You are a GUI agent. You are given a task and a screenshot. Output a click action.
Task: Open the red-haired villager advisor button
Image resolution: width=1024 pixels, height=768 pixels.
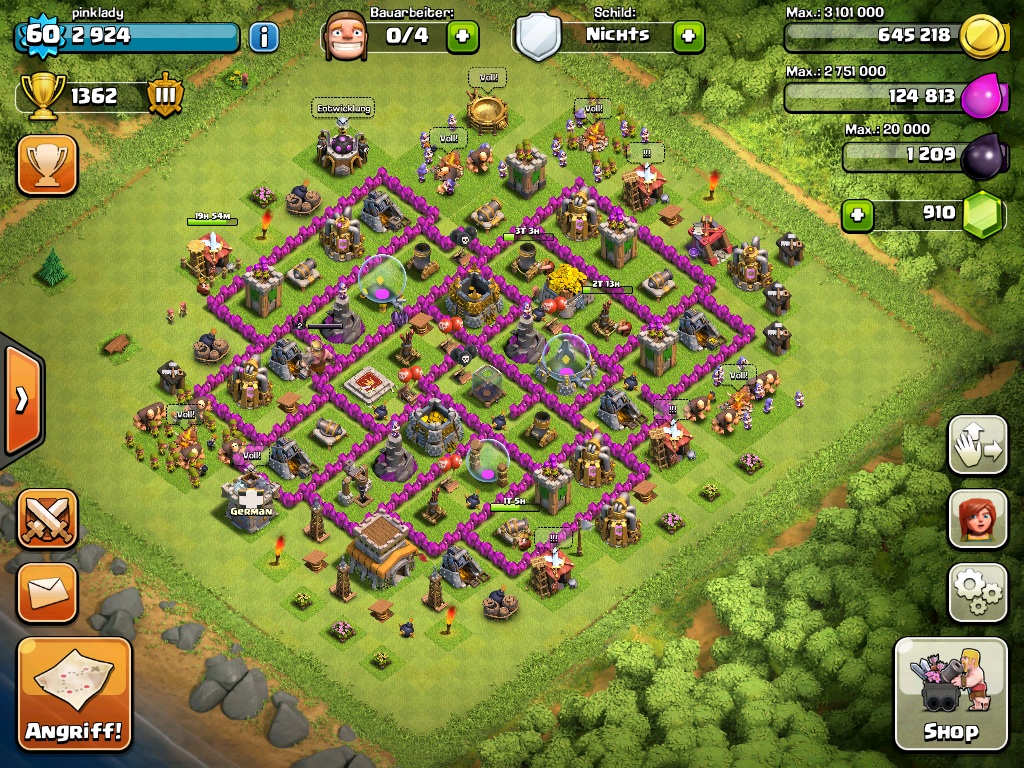tap(977, 518)
